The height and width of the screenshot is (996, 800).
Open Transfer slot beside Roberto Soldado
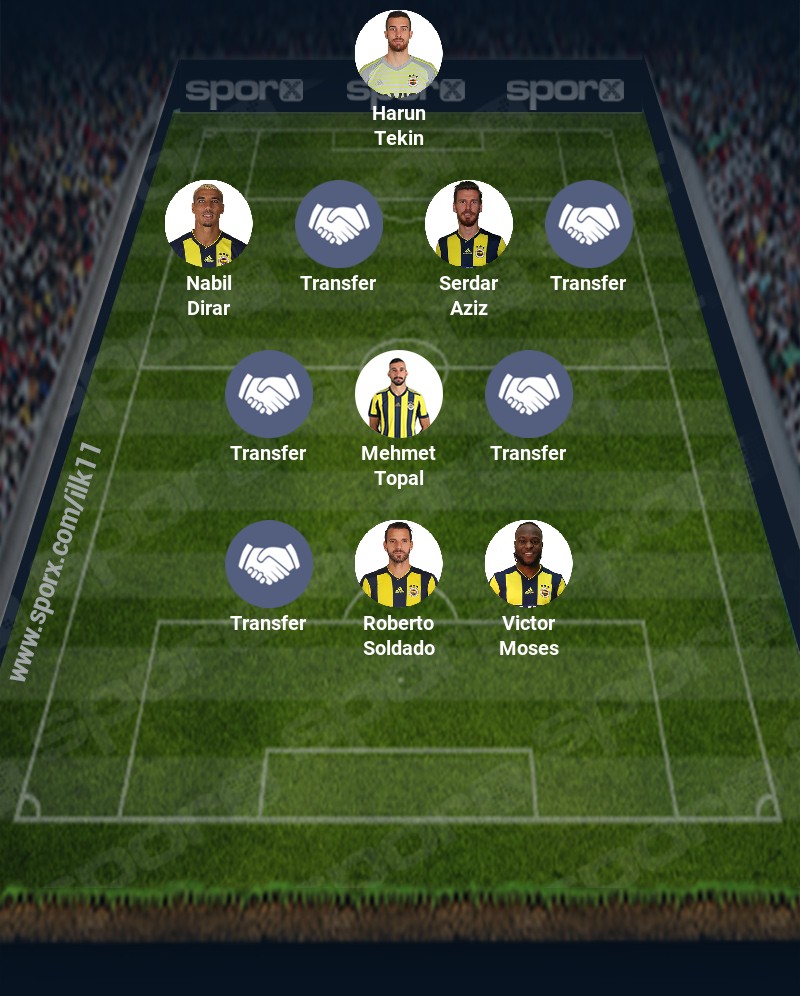pos(269,564)
